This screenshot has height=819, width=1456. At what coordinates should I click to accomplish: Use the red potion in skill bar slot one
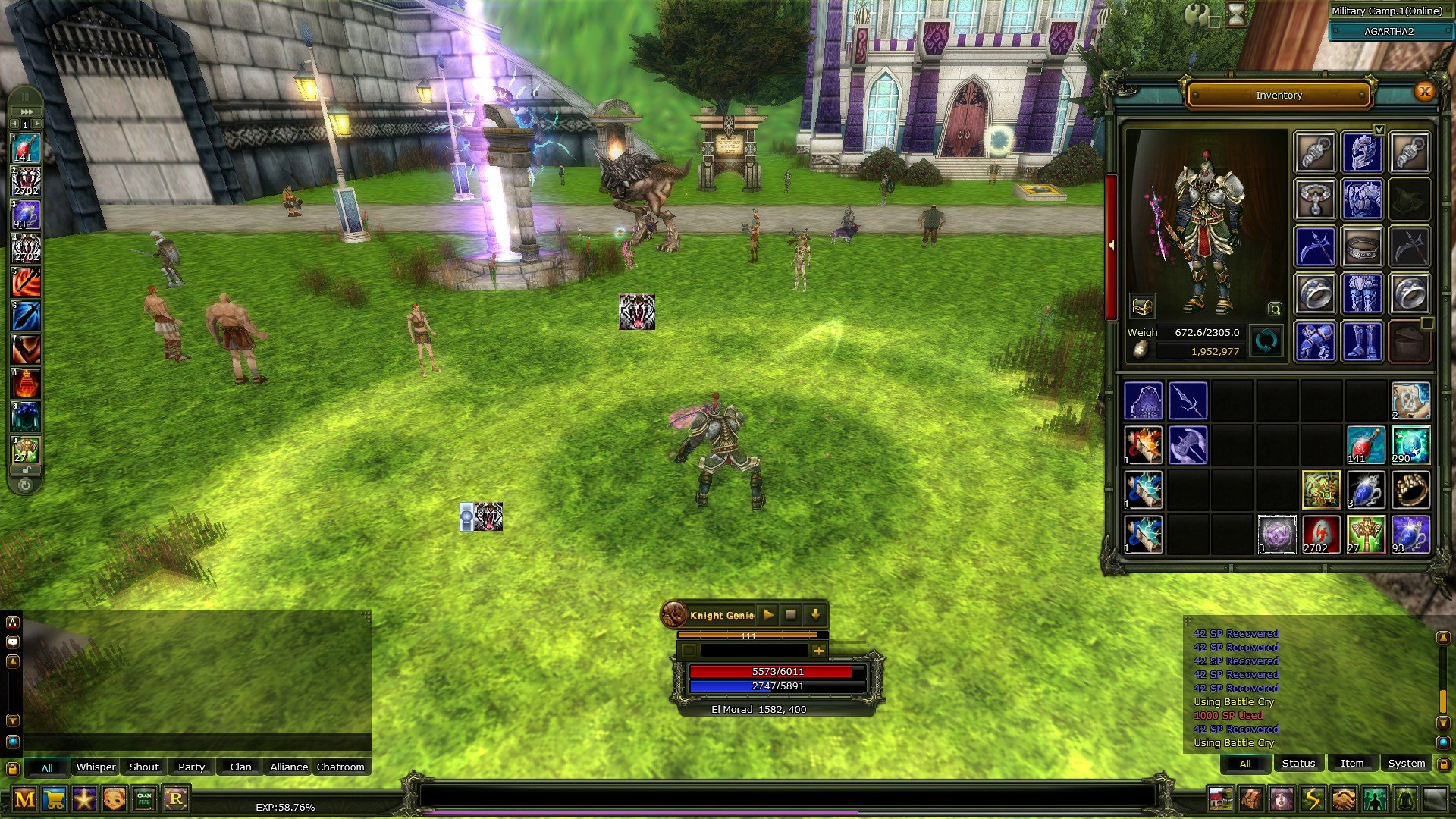coord(26,148)
